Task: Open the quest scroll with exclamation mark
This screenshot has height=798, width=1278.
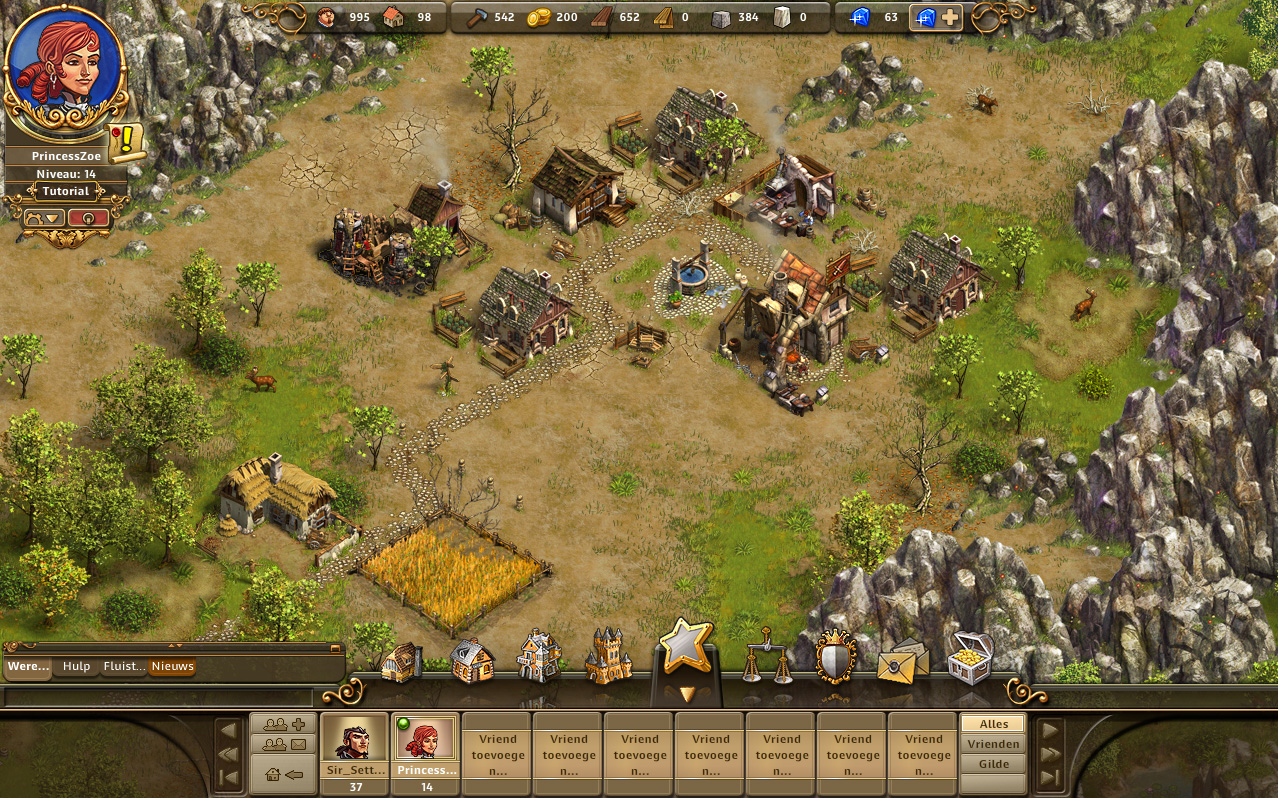Action: coord(128,143)
